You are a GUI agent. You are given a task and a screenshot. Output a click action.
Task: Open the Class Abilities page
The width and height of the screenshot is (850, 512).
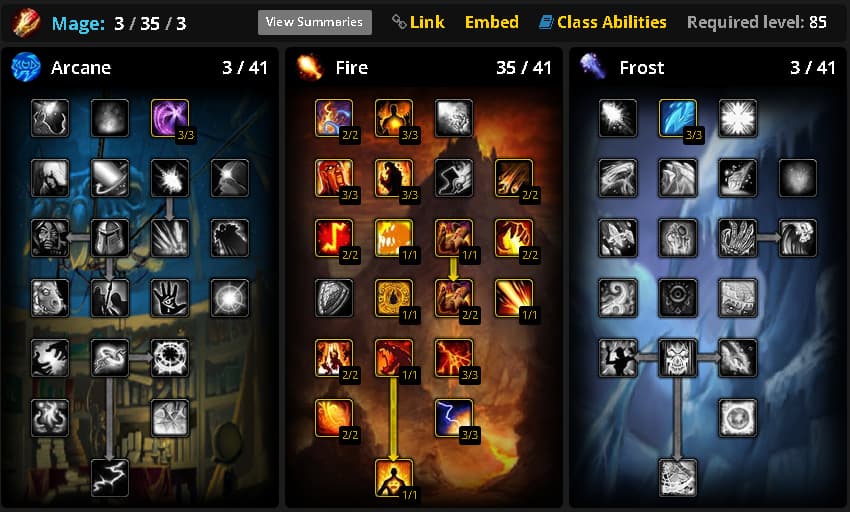click(x=602, y=22)
